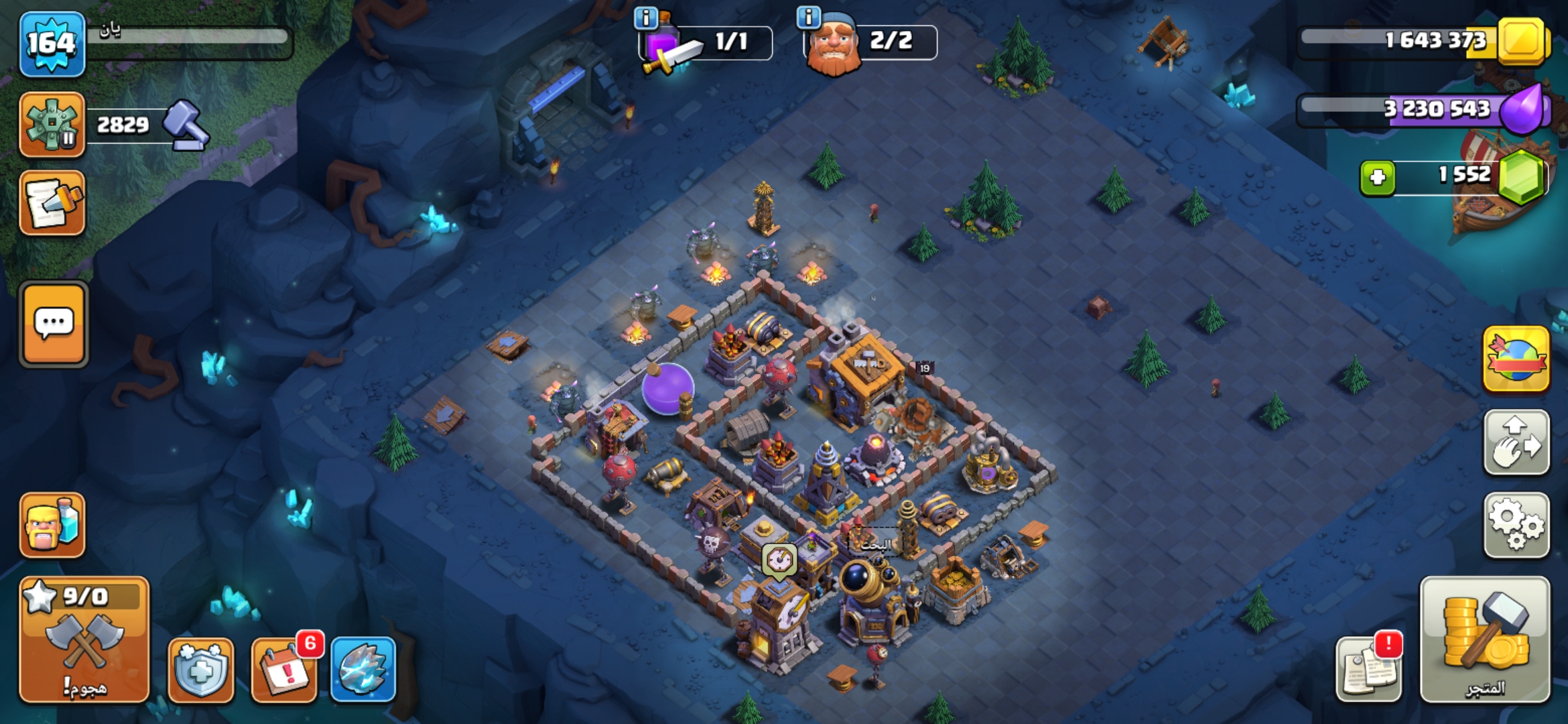
Task: Open the settings gears button
Action: 1516,526
